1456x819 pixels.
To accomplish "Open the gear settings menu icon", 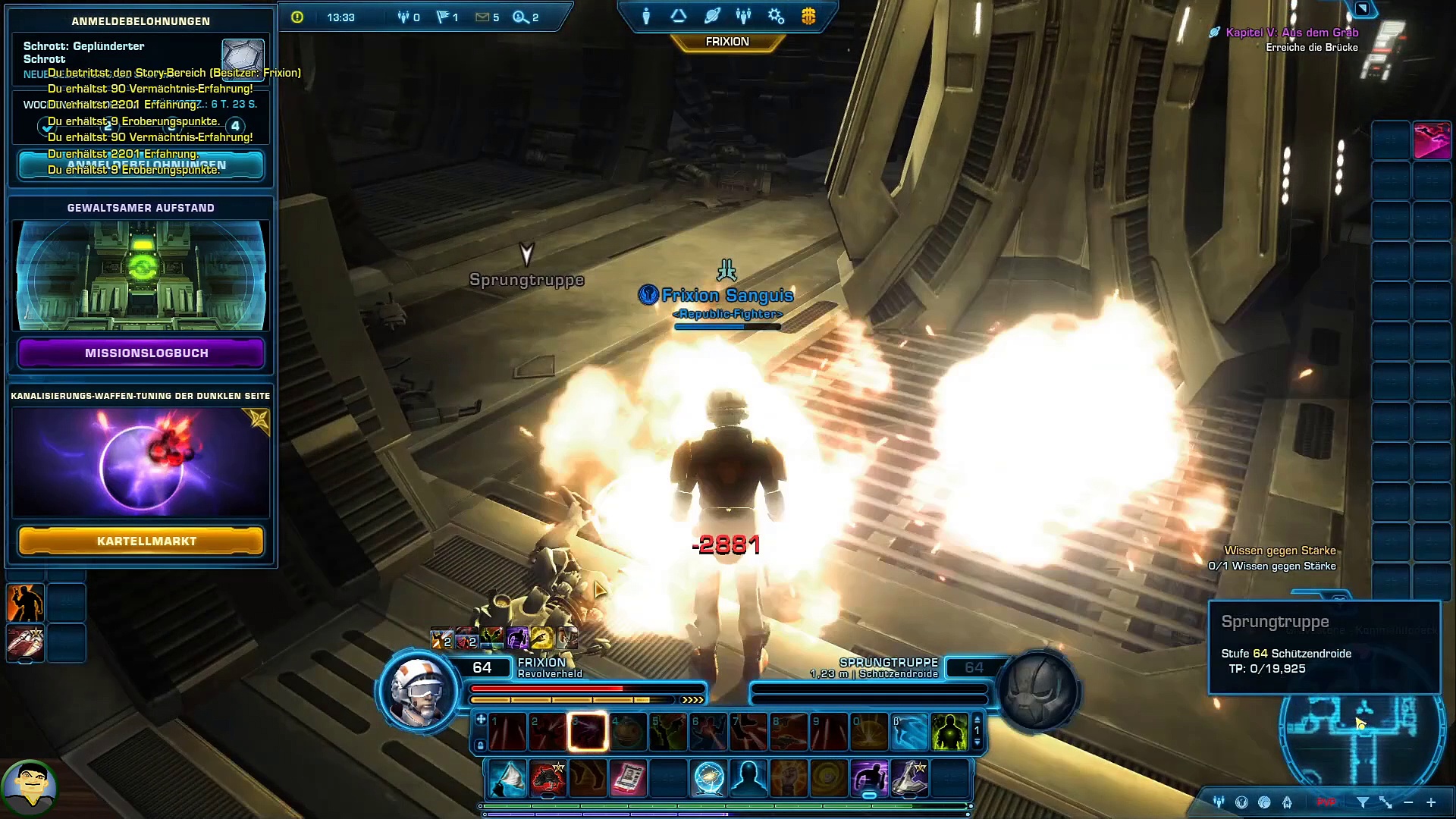I will point(776,17).
